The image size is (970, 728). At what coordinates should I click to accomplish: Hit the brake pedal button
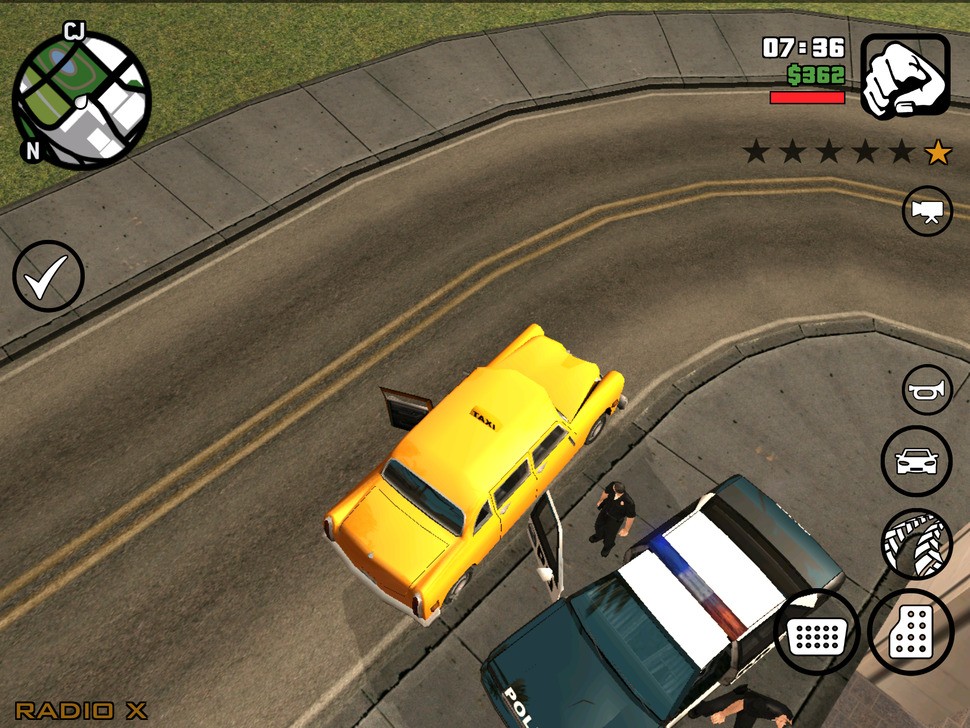click(816, 631)
